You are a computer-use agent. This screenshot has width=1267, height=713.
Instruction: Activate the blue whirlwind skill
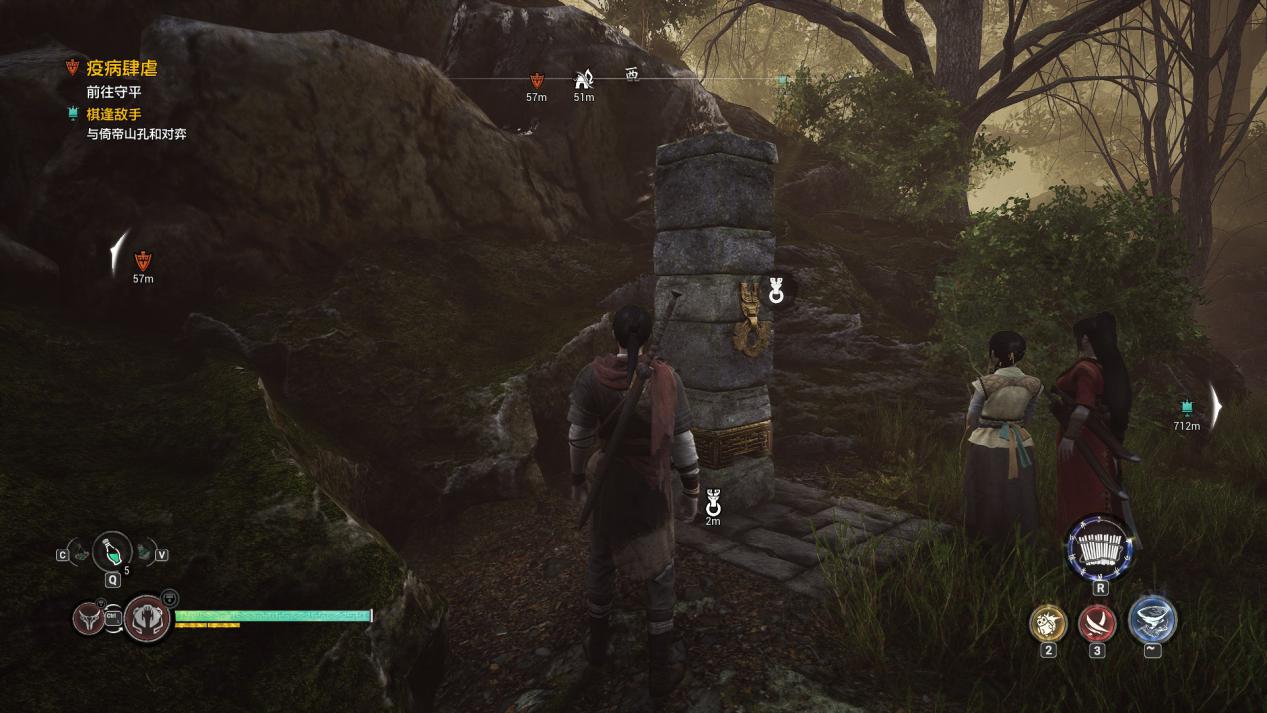(1152, 620)
